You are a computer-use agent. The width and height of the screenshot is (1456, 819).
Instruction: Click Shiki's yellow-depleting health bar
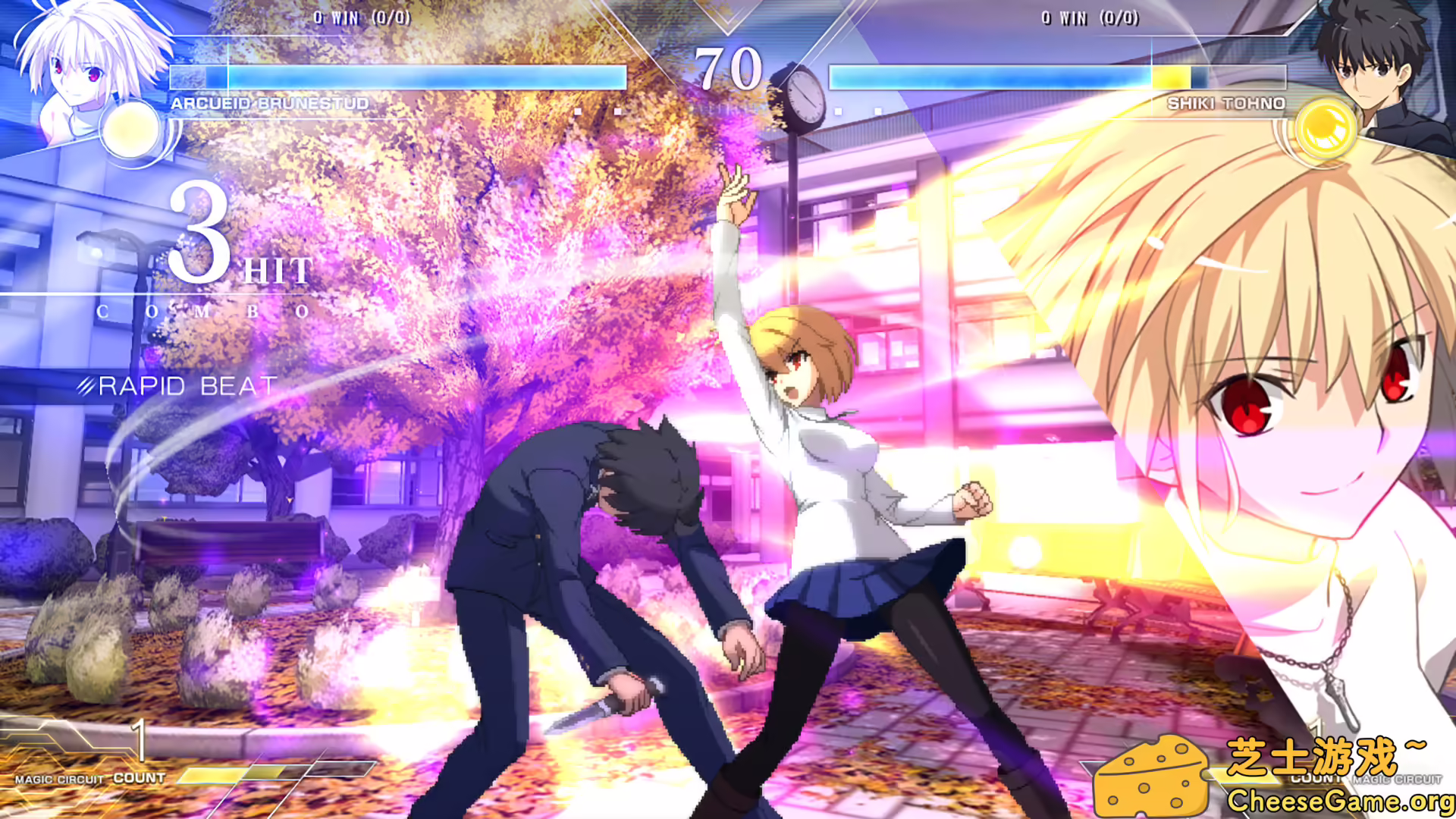tap(1172, 77)
